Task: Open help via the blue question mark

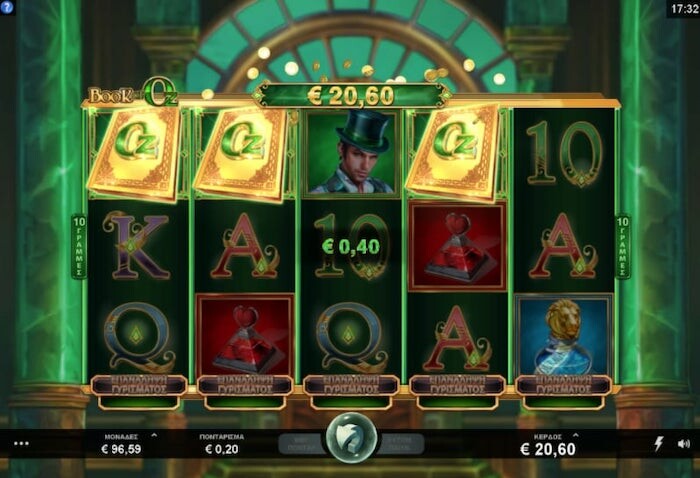Action: (7, 7)
